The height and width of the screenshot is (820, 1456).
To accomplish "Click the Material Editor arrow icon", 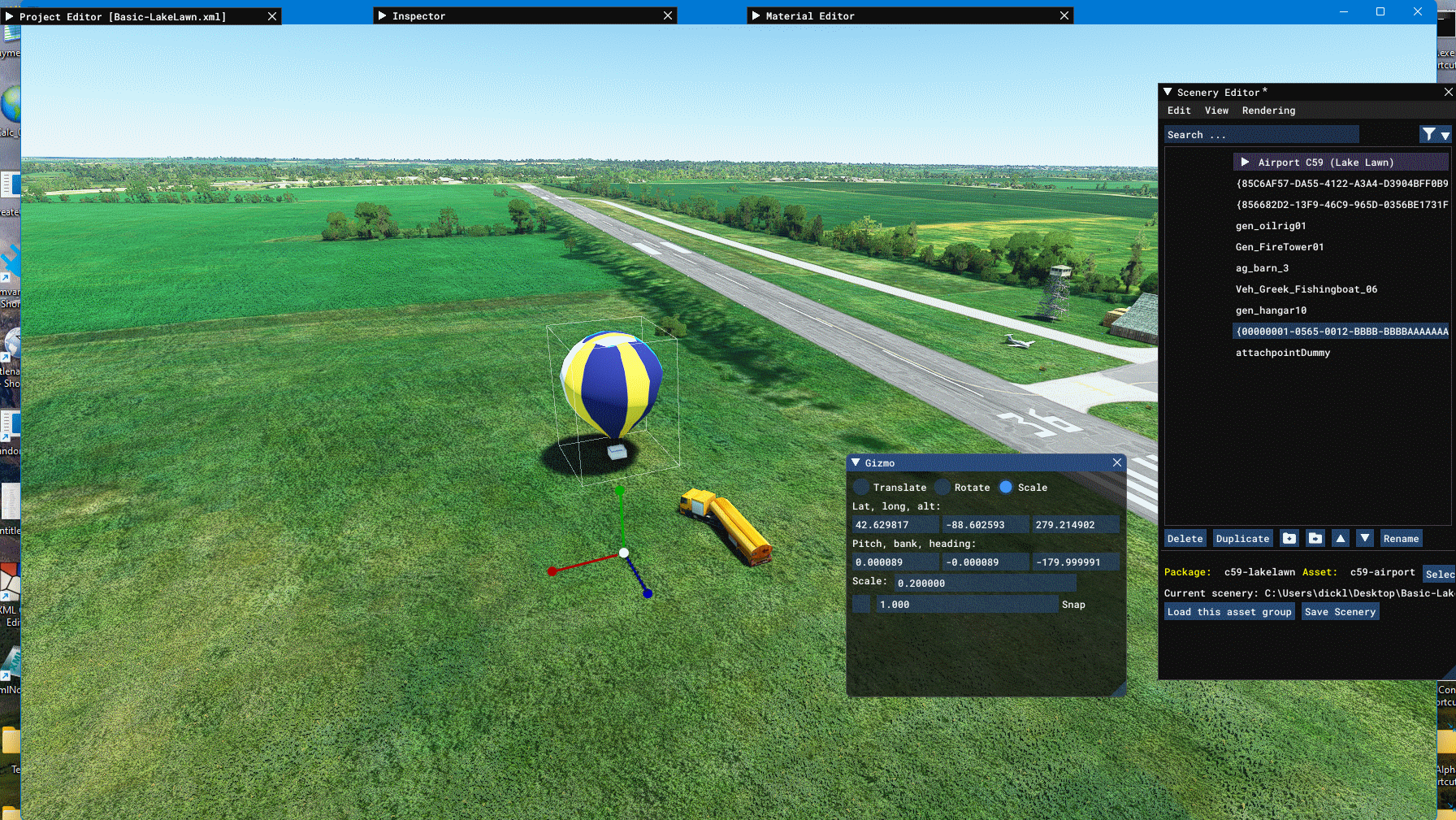I will [756, 15].
